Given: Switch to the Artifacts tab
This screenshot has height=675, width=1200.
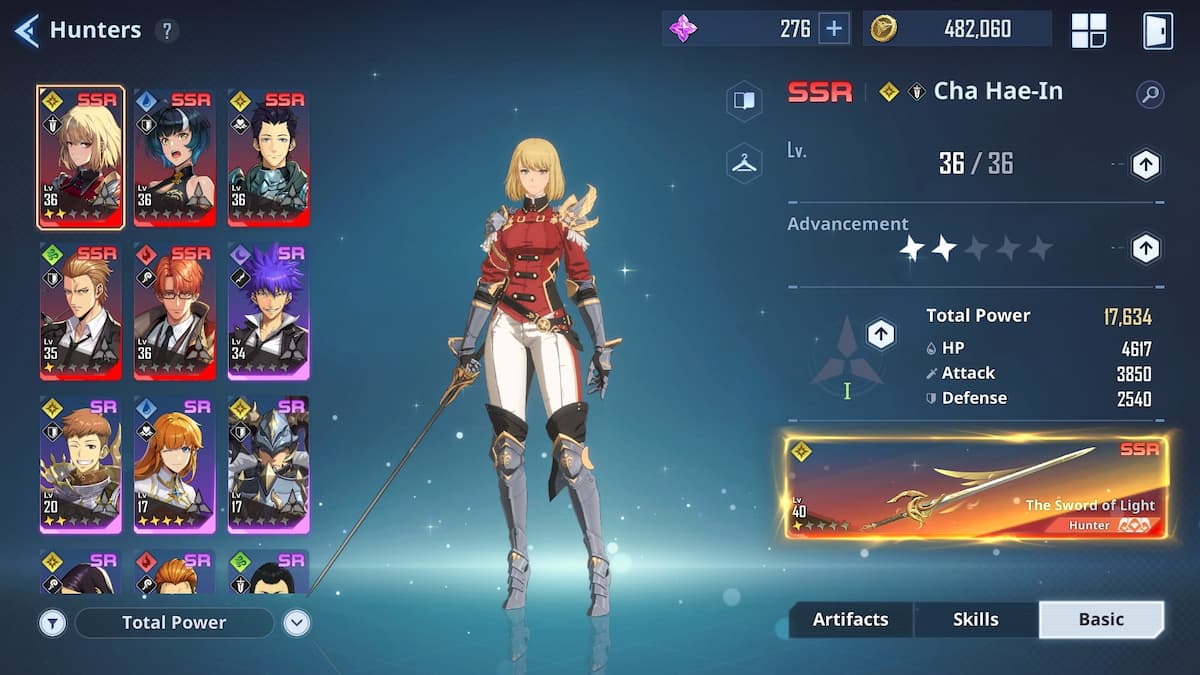Looking at the screenshot, I should pyautogui.click(x=850, y=620).
